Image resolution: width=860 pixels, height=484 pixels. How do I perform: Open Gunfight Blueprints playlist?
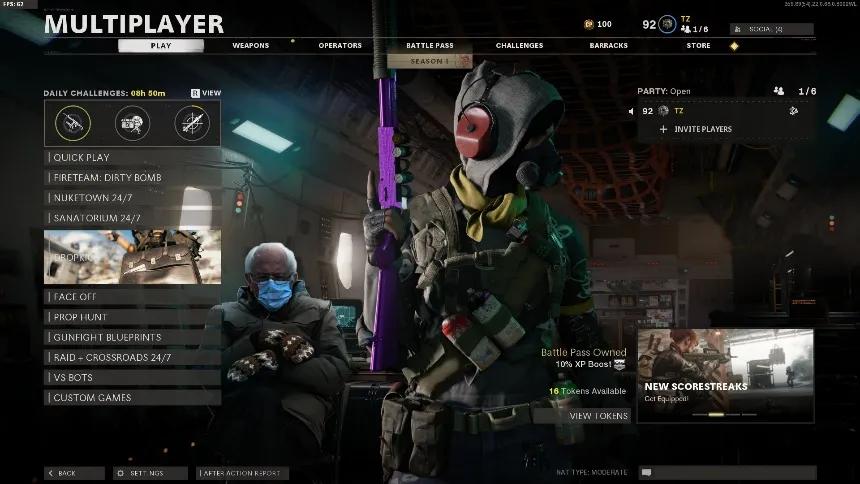(x=132, y=337)
